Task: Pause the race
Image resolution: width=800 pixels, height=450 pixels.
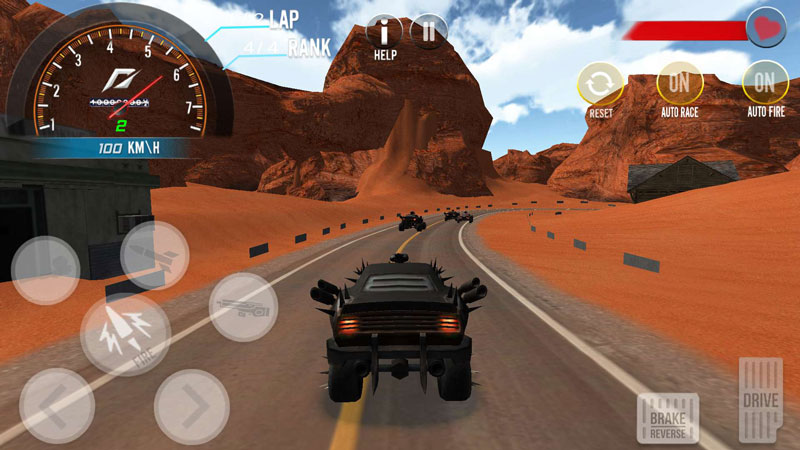Action: pyautogui.click(x=429, y=32)
